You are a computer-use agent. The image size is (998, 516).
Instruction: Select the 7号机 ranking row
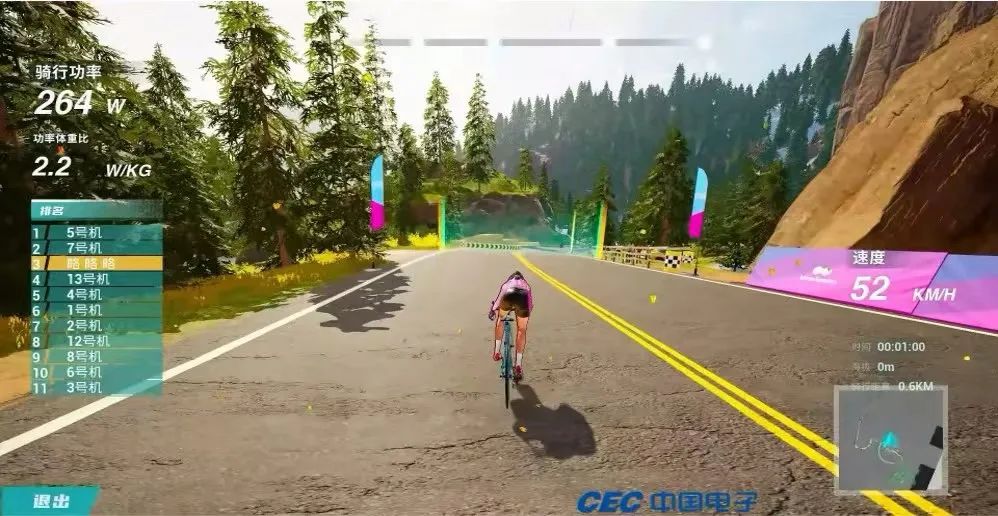tap(96, 247)
